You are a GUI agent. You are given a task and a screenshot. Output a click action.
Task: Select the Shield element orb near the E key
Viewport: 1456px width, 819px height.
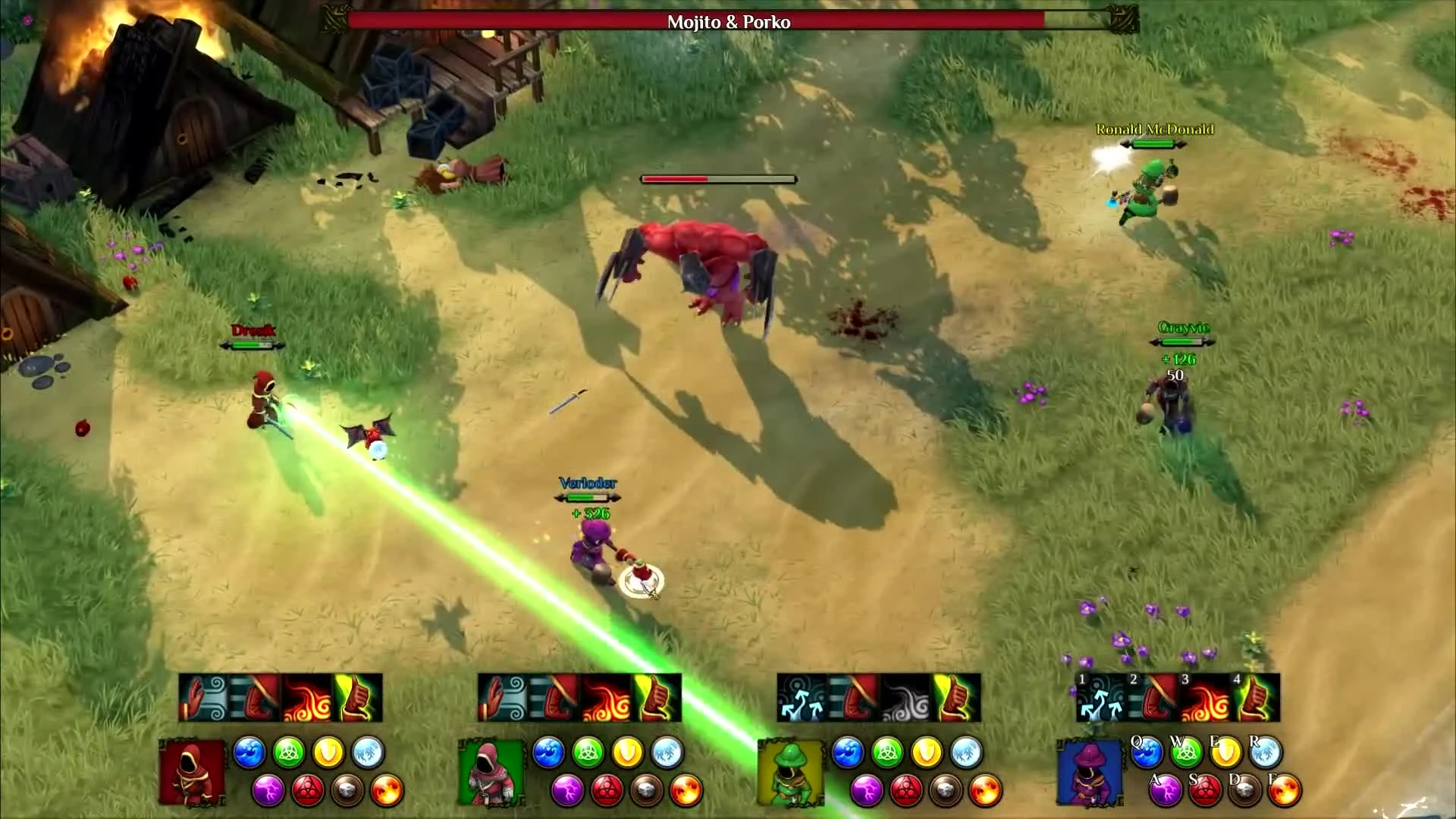point(1225,752)
